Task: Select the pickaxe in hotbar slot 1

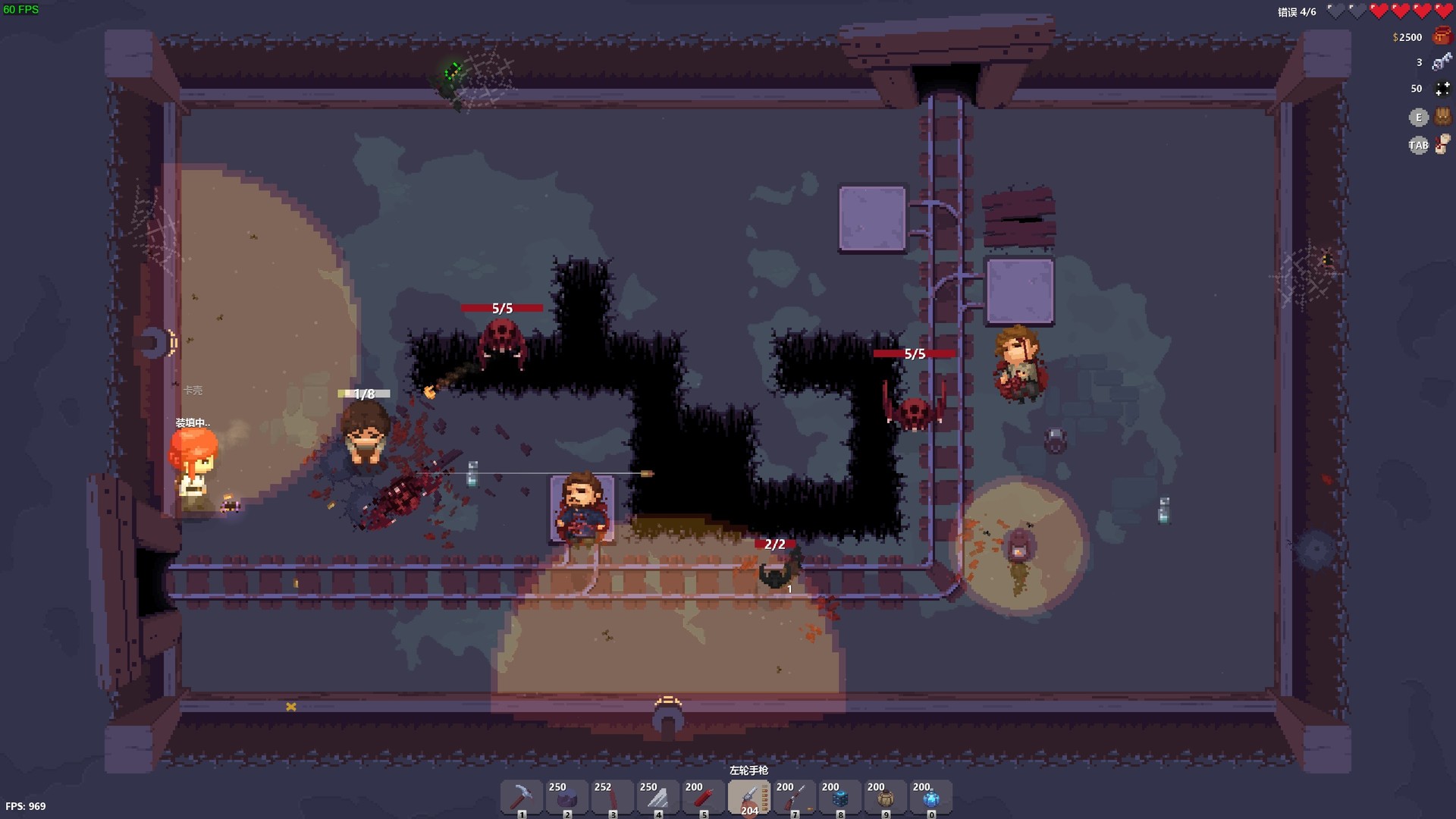Action: 520,797
